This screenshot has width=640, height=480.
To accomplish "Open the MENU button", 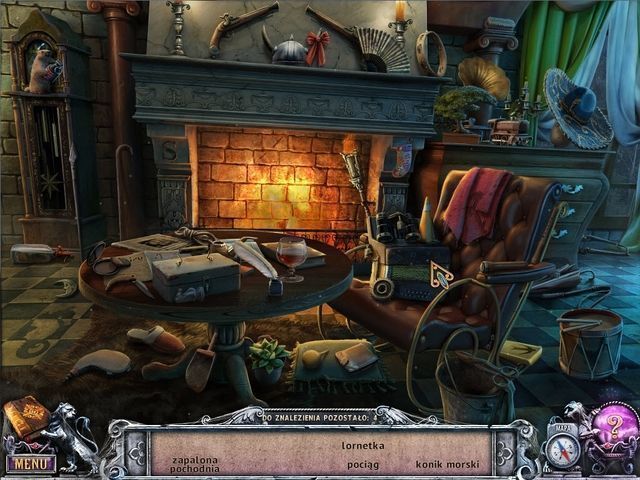I will 29,463.
